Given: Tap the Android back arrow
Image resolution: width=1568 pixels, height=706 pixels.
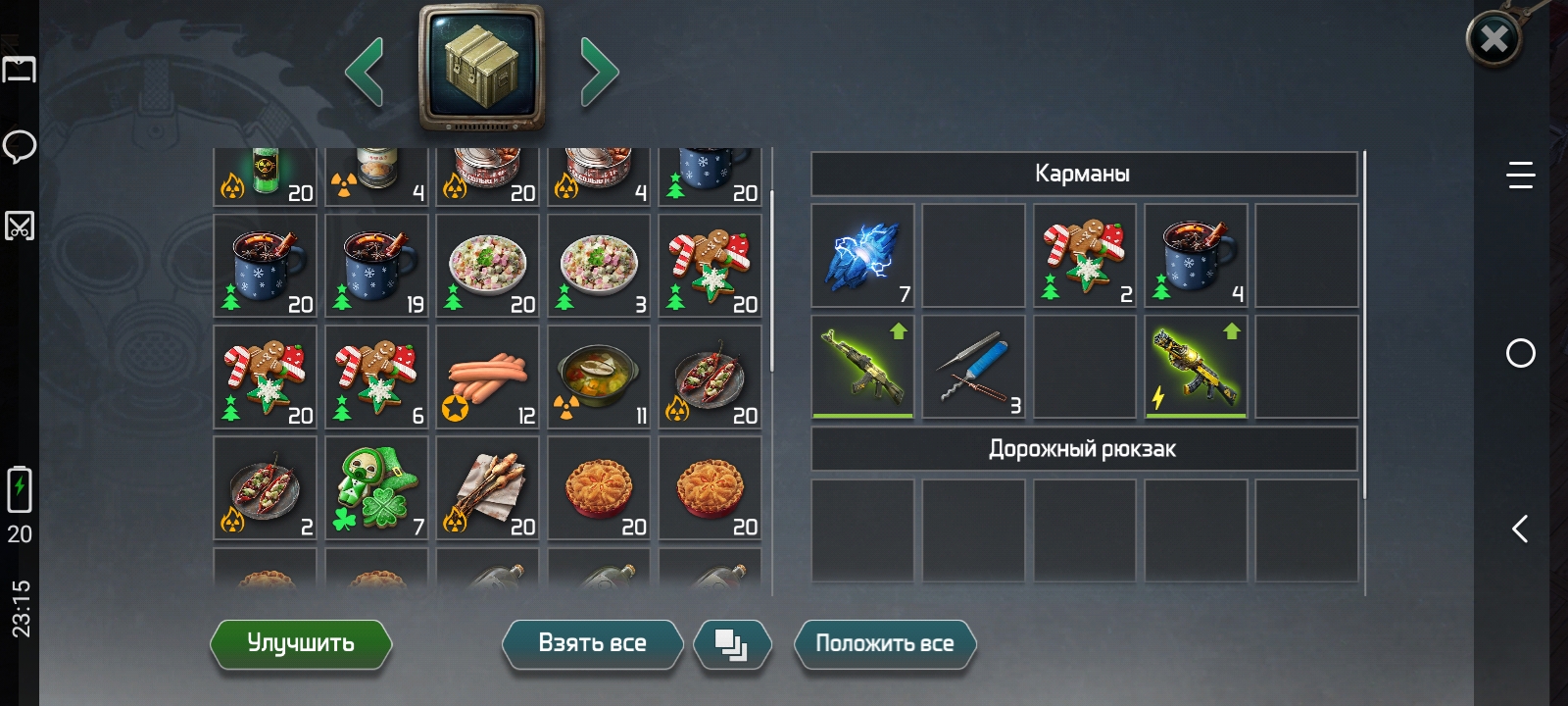Looking at the screenshot, I should coord(1520,529).
